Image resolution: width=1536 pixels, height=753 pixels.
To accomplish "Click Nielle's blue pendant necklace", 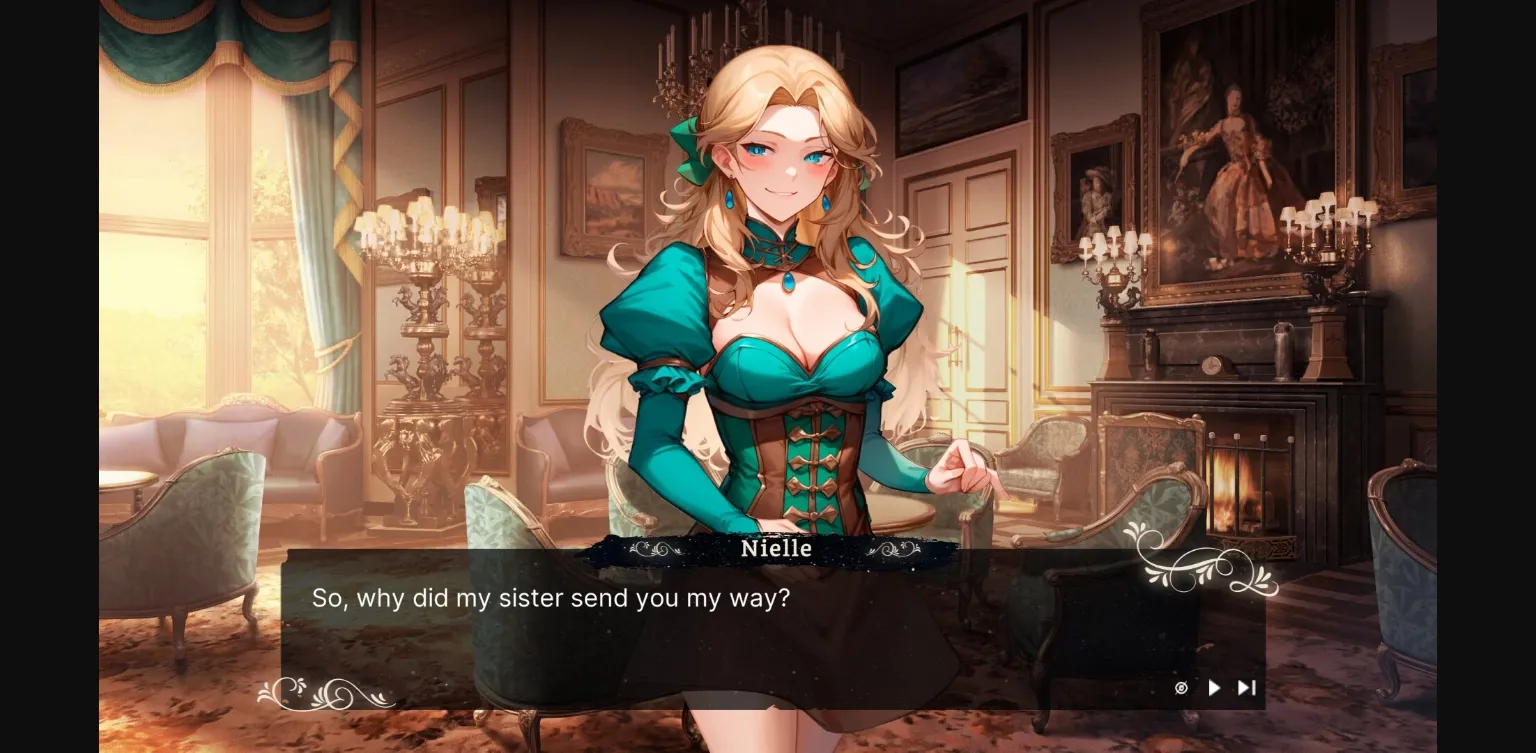I will (x=789, y=282).
